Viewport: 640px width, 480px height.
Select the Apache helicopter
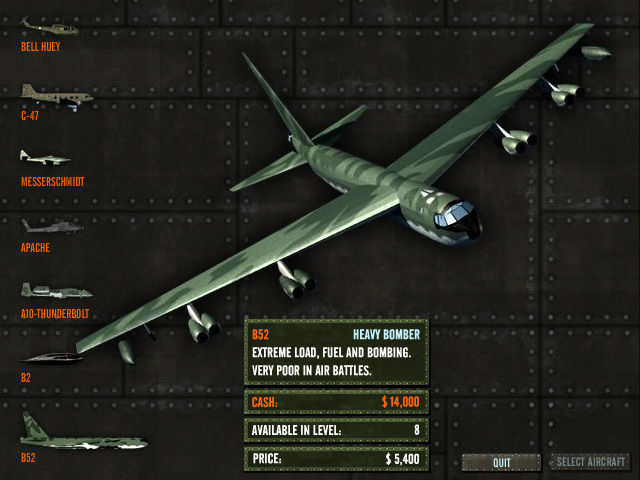point(52,226)
